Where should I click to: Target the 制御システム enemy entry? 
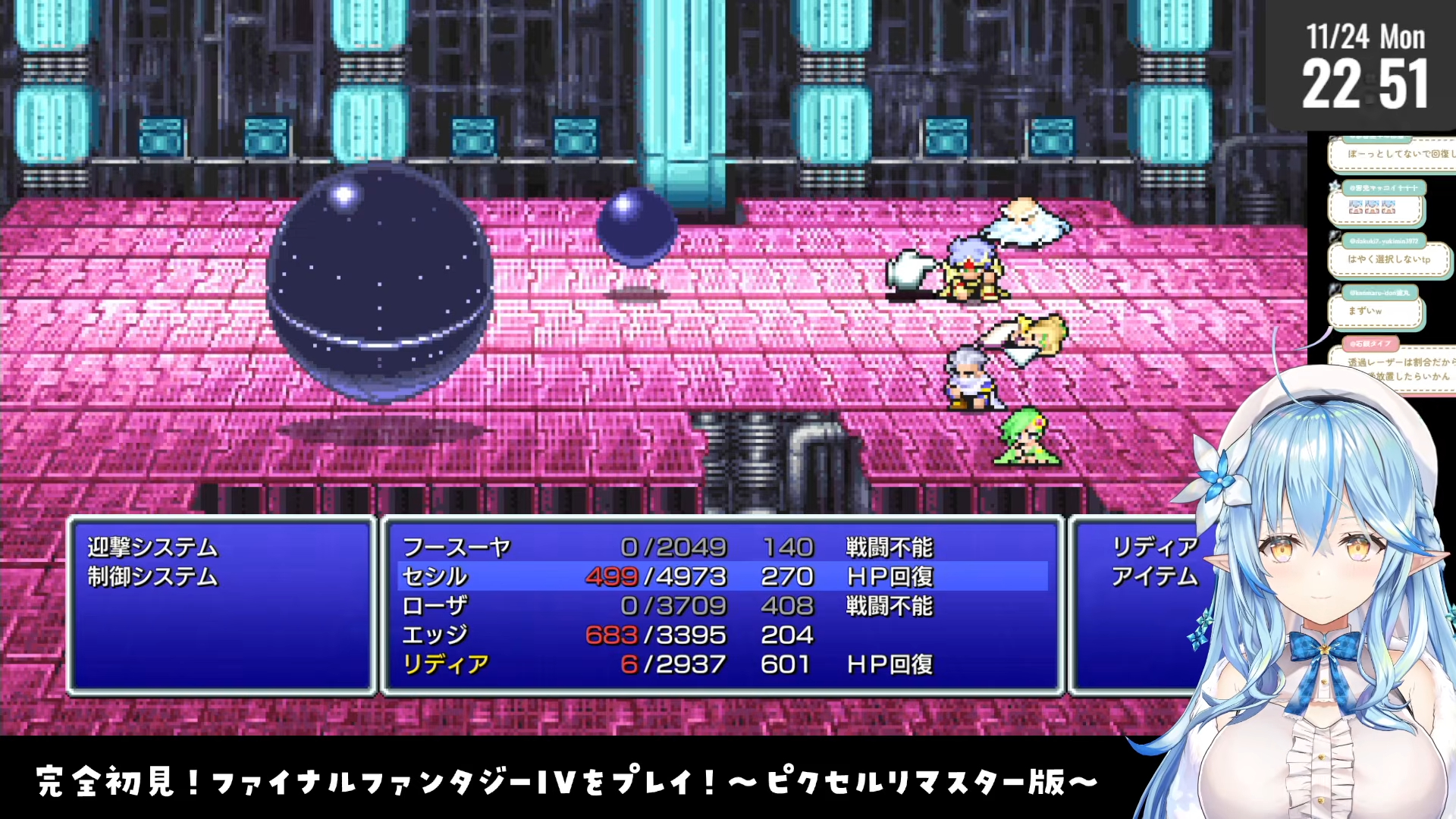(152, 576)
